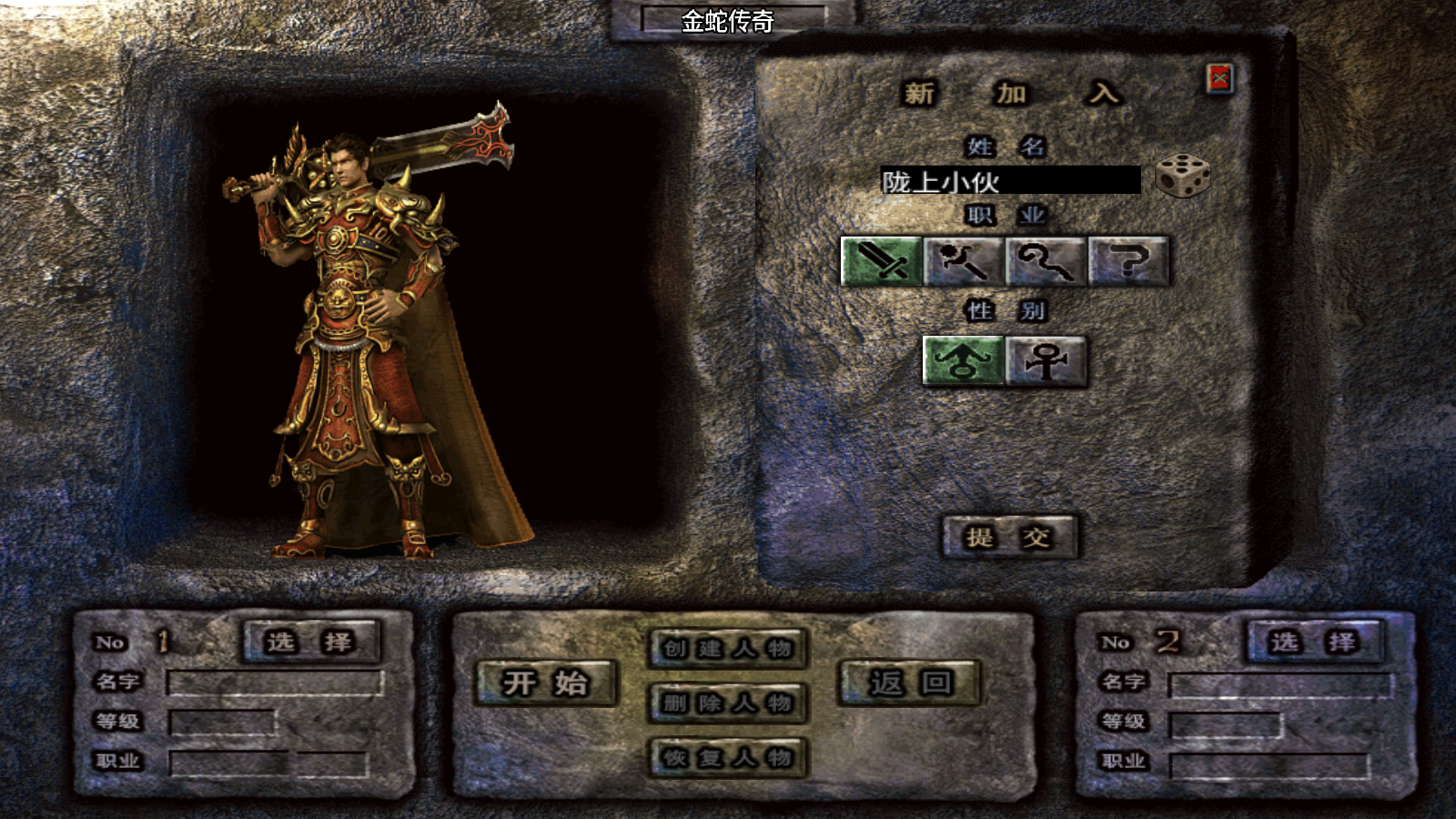Go back with the 返回 button

[x=909, y=682]
